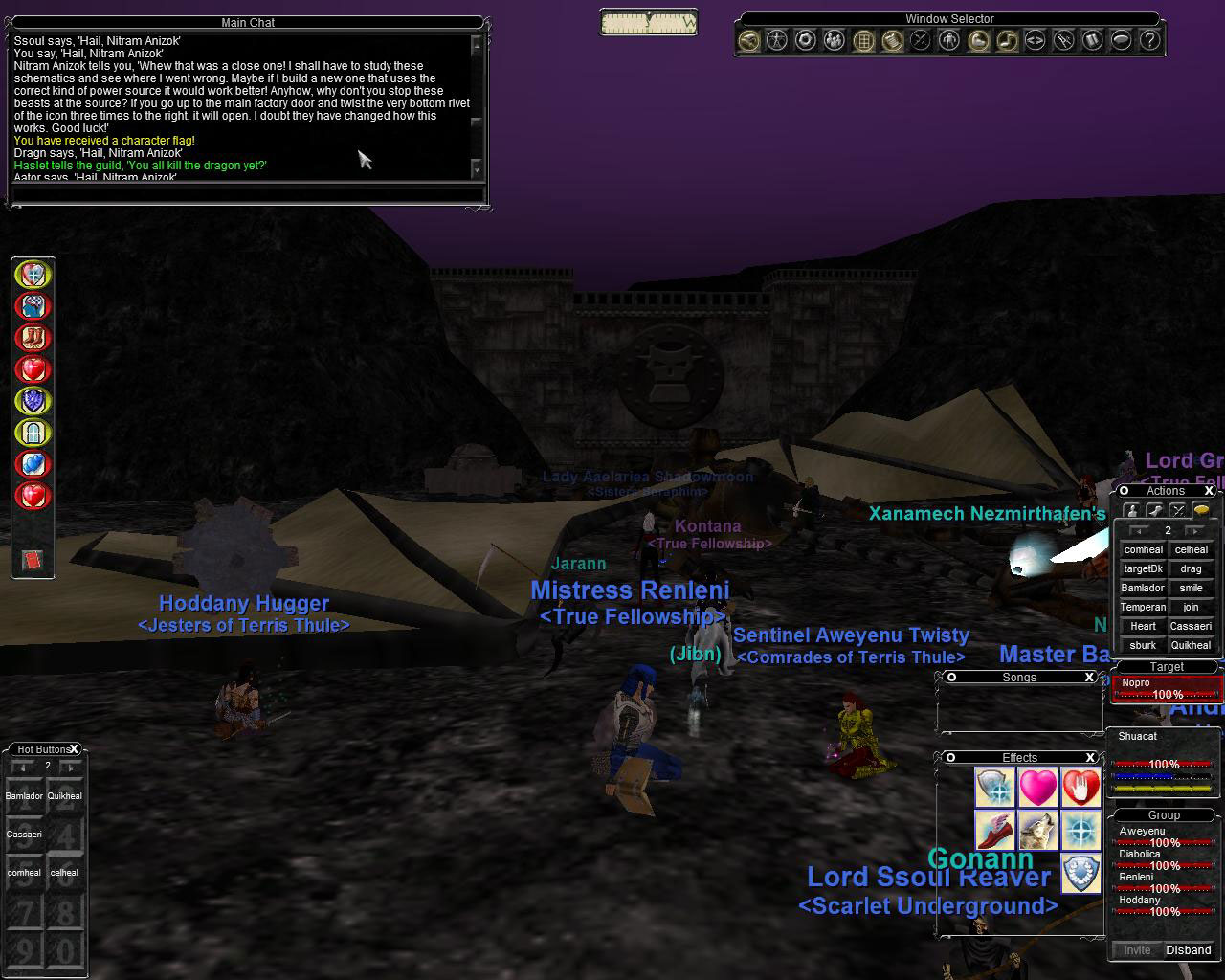The width and height of the screenshot is (1225, 980).
Task: Activate the Quikheal hot button
Action: pos(65,796)
